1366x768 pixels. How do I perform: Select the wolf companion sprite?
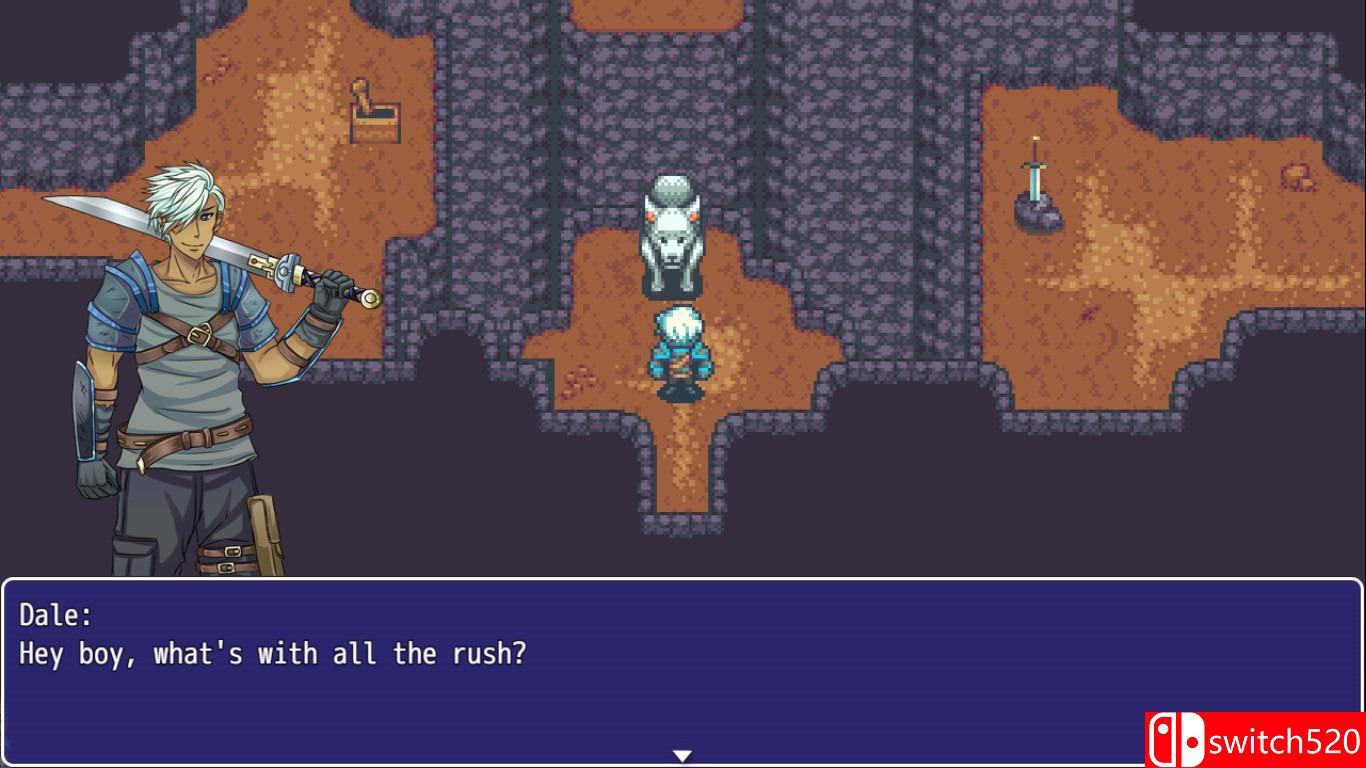pos(673,240)
